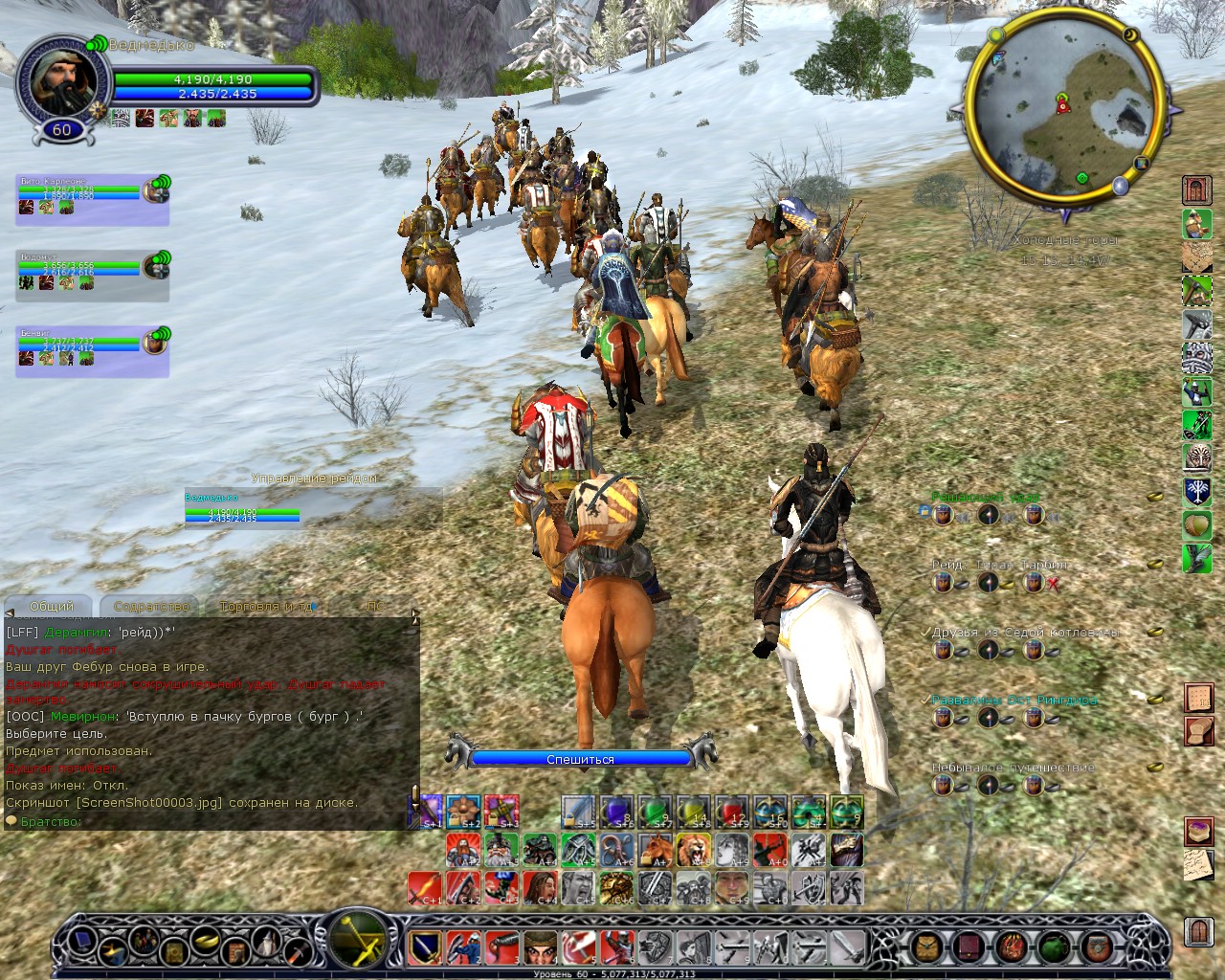
Task: Activate the horse mount skill icon
Action: pyautogui.click(x=655, y=849)
